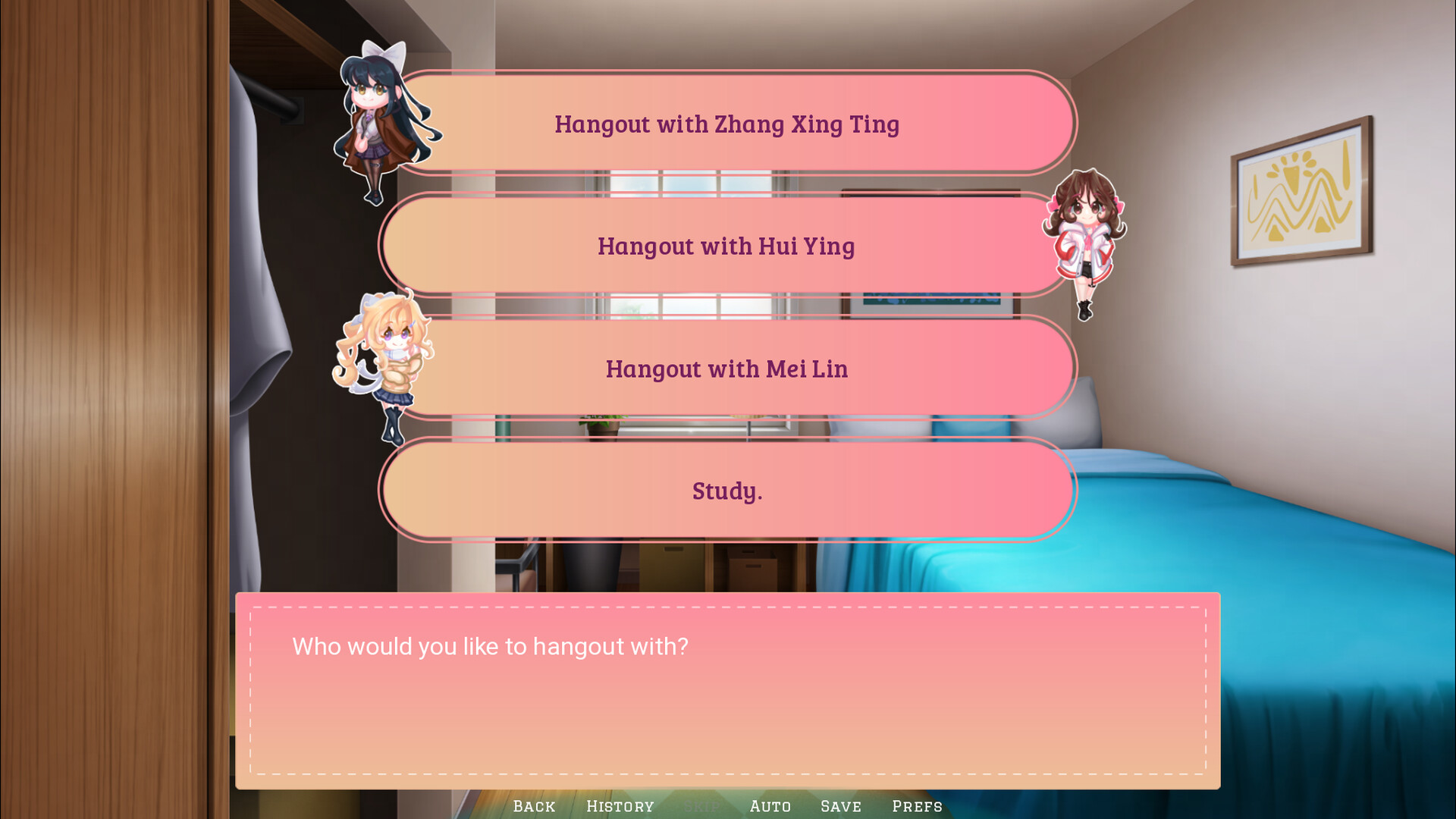Save the game using Save
The image size is (1456, 819).
pos(840,806)
